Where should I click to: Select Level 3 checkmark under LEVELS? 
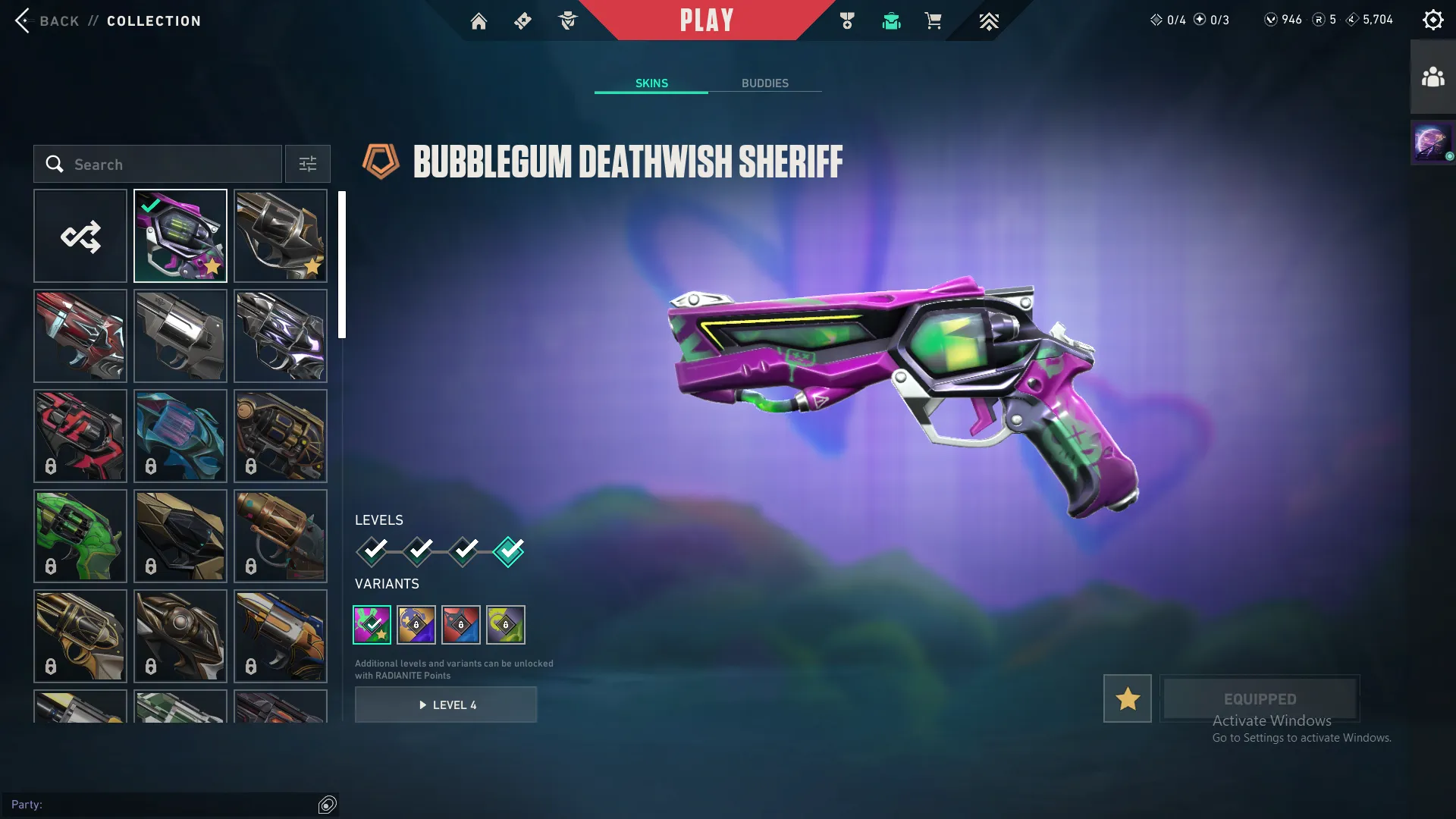click(x=463, y=551)
